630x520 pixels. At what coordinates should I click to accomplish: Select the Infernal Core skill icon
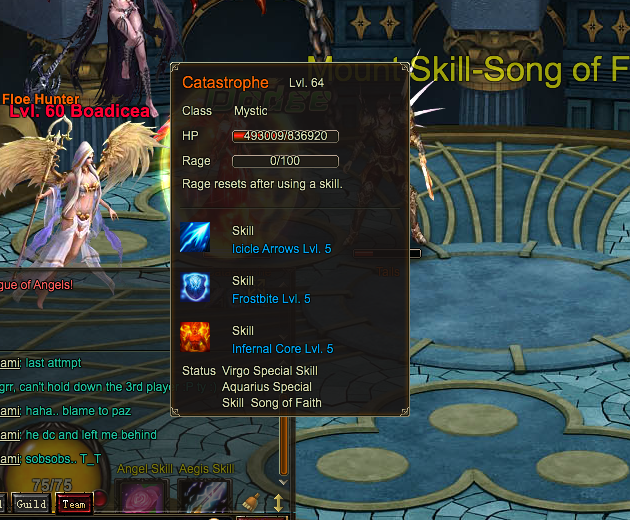coord(195,337)
